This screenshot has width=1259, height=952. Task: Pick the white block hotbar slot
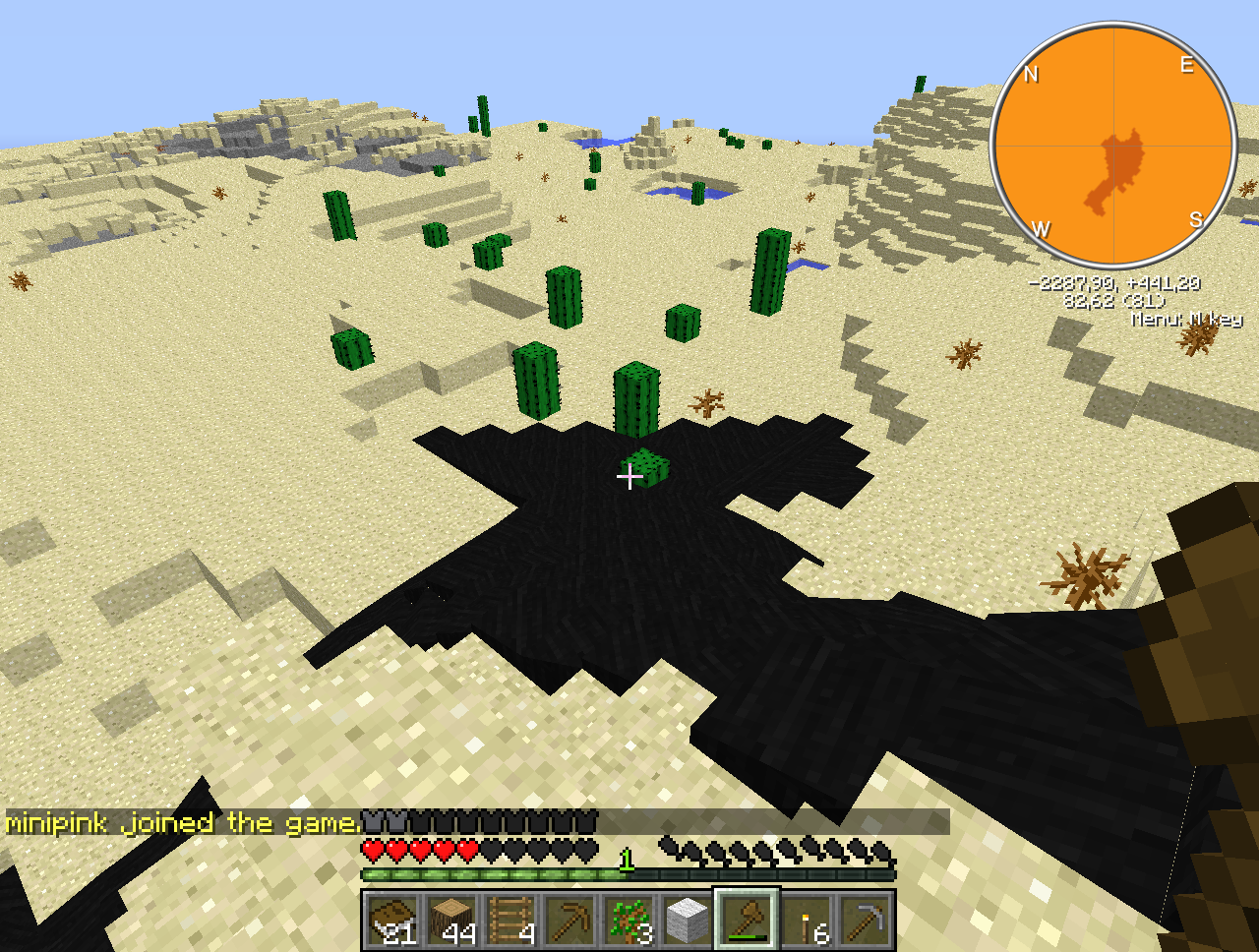[x=689, y=921]
